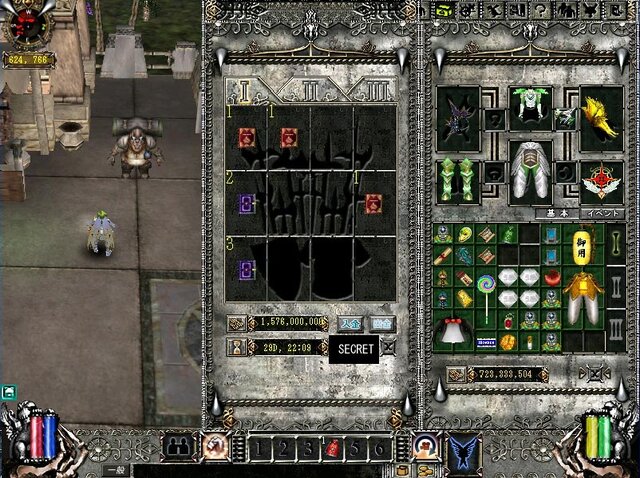Switch to inventory page II

coord(616,284)
